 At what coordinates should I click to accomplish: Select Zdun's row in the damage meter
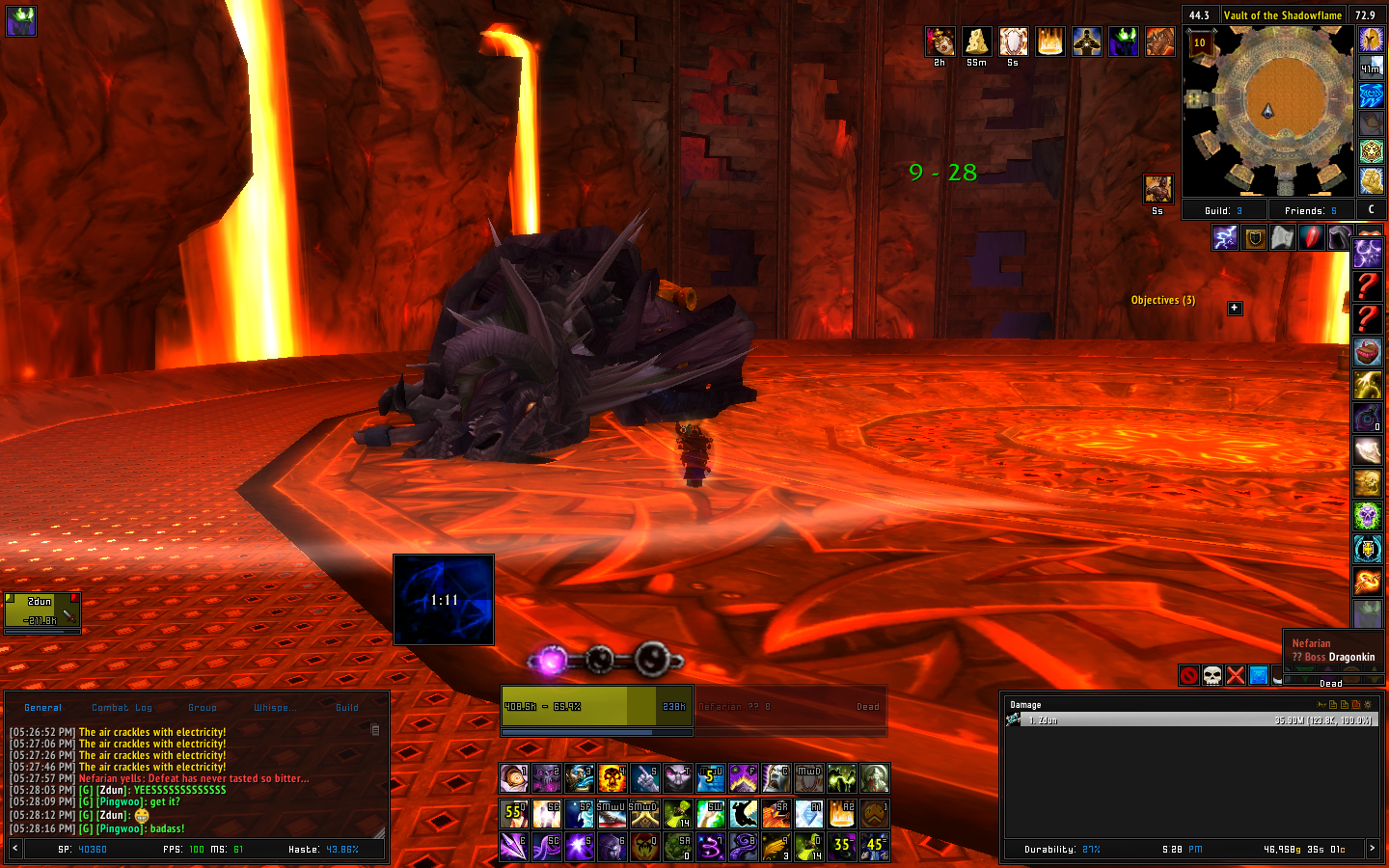[x=1191, y=720]
